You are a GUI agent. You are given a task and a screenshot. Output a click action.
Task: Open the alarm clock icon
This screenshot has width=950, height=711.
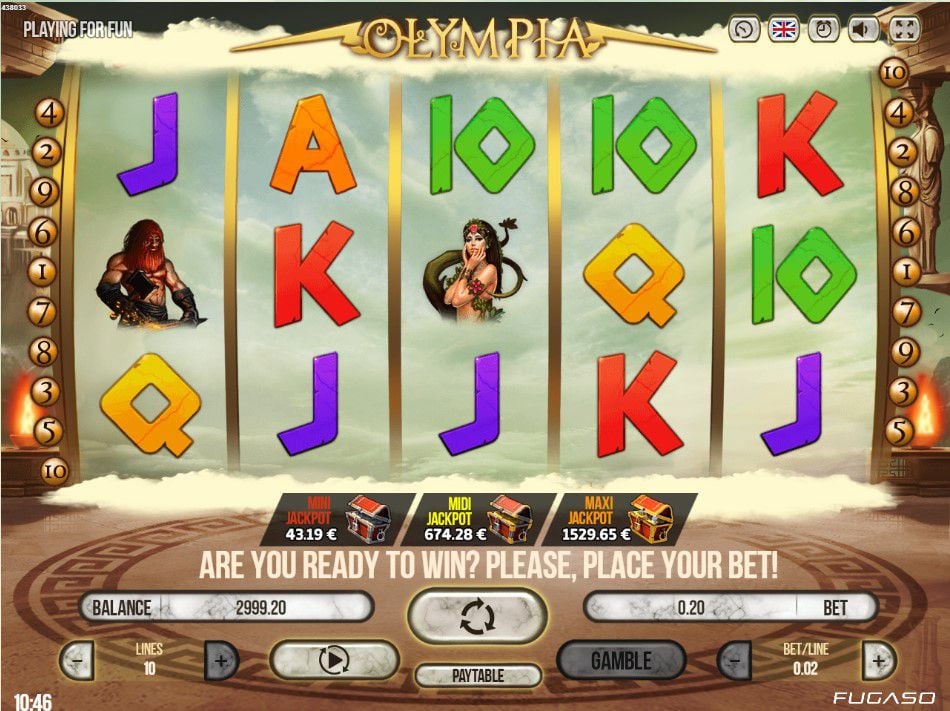[823, 29]
